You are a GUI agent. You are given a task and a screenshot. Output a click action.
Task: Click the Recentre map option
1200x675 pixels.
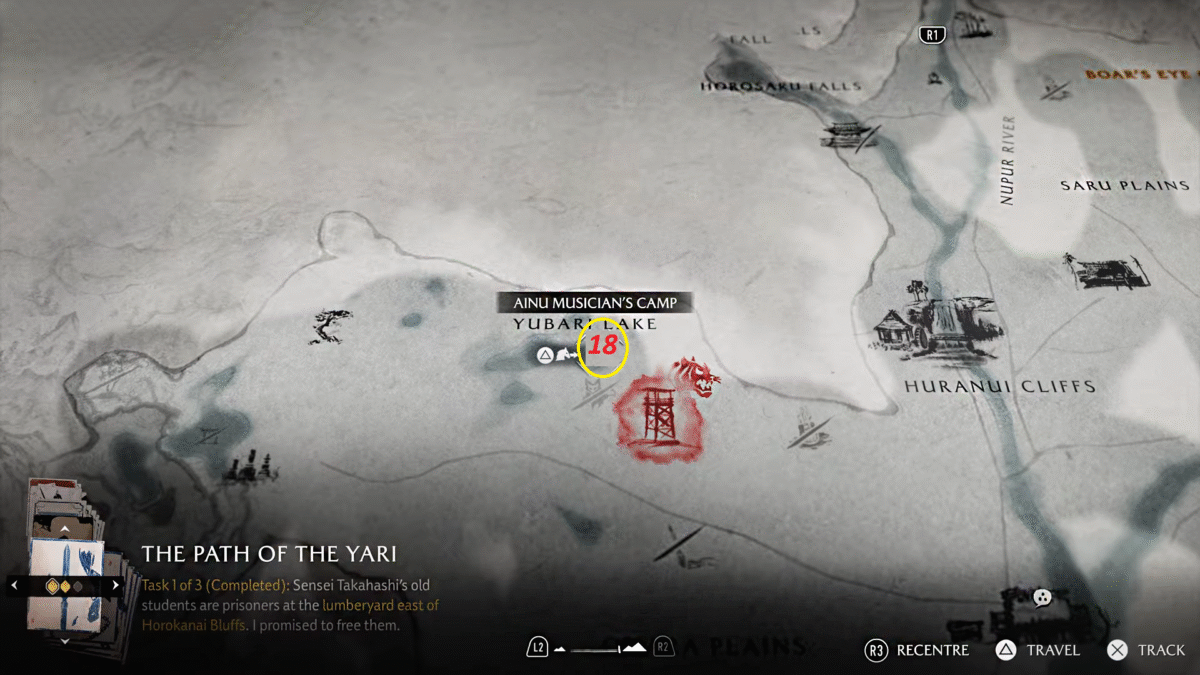919,650
